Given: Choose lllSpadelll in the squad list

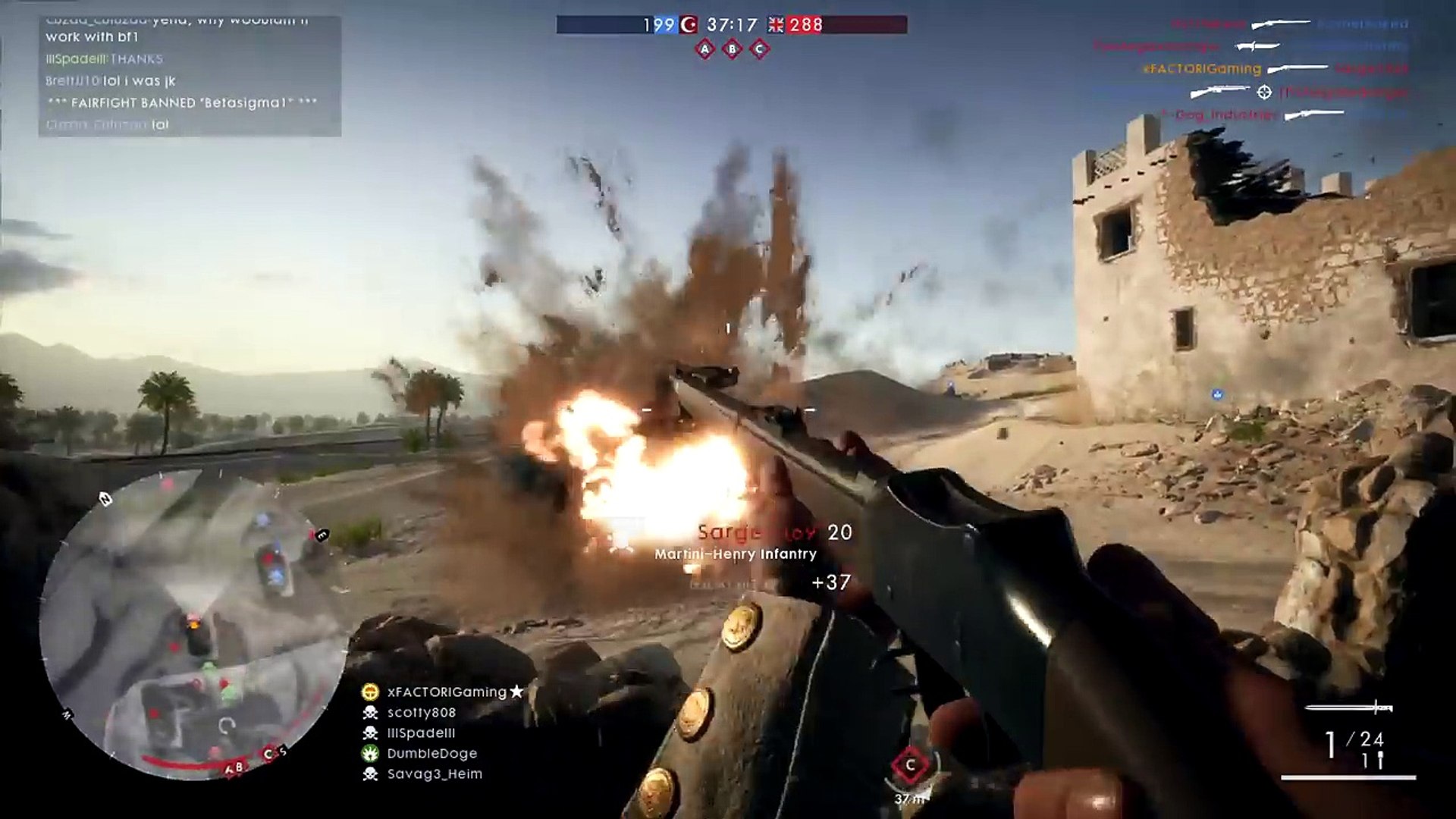Looking at the screenshot, I should (x=421, y=733).
